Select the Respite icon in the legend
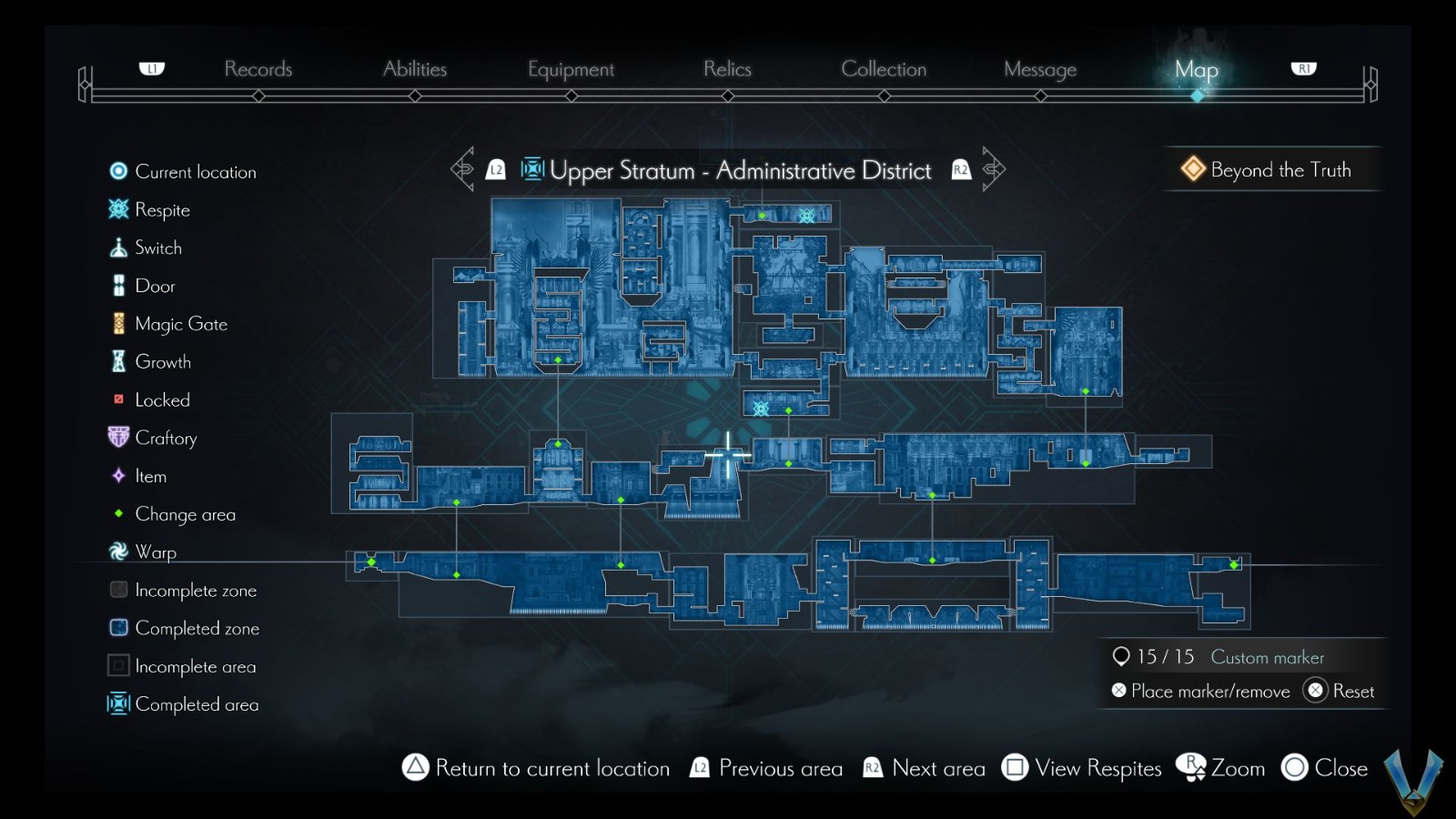 [x=118, y=209]
